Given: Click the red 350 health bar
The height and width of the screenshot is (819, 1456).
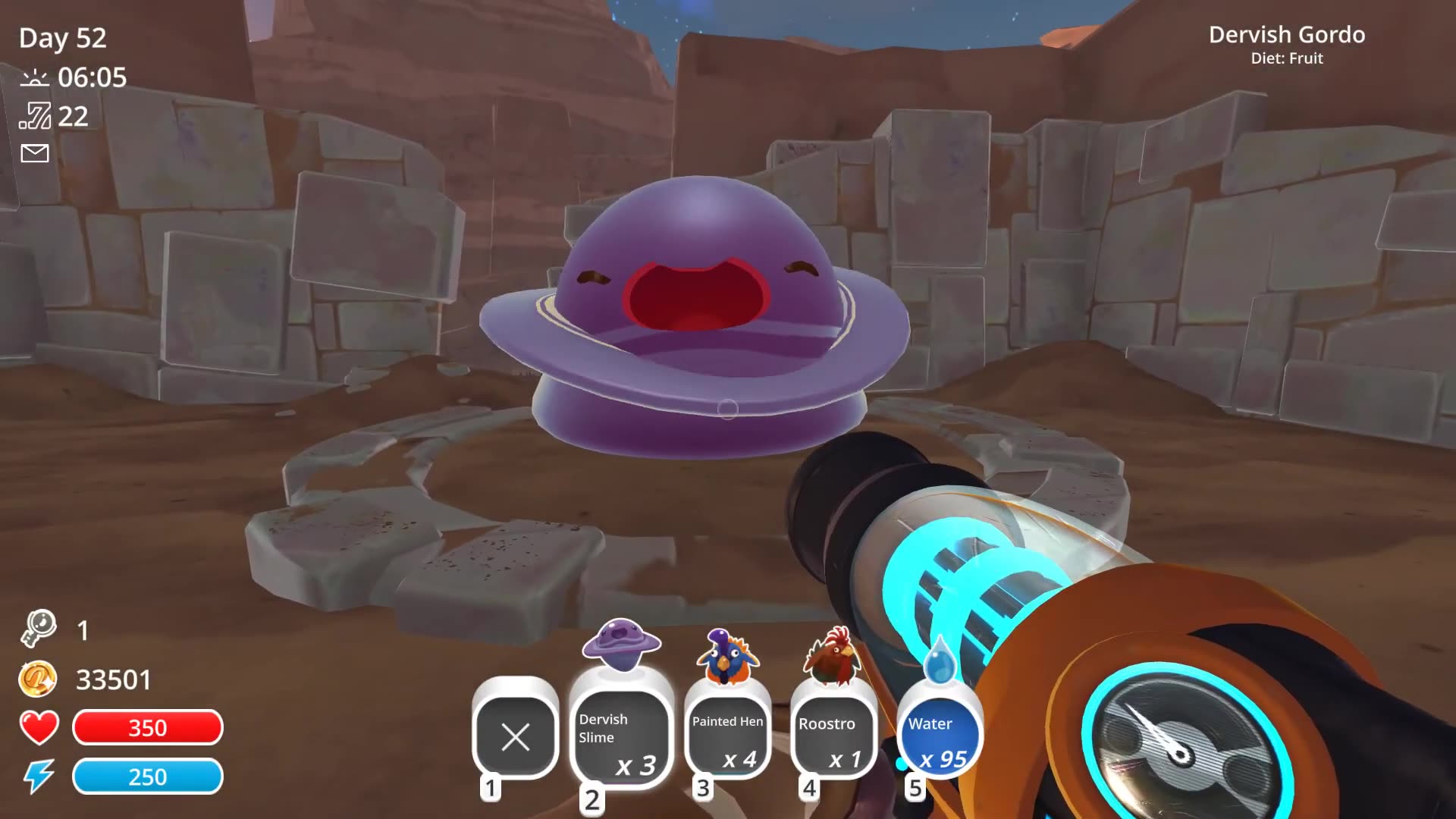Looking at the screenshot, I should click(147, 727).
